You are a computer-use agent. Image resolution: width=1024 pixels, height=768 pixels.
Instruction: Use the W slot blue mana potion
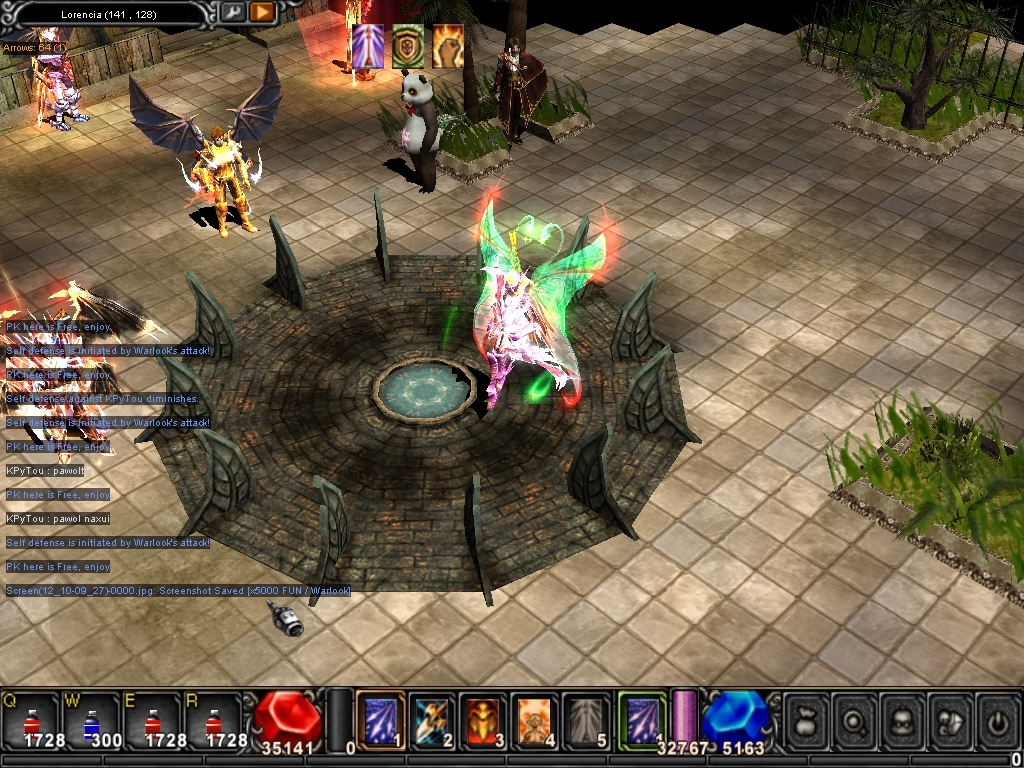coord(92,720)
